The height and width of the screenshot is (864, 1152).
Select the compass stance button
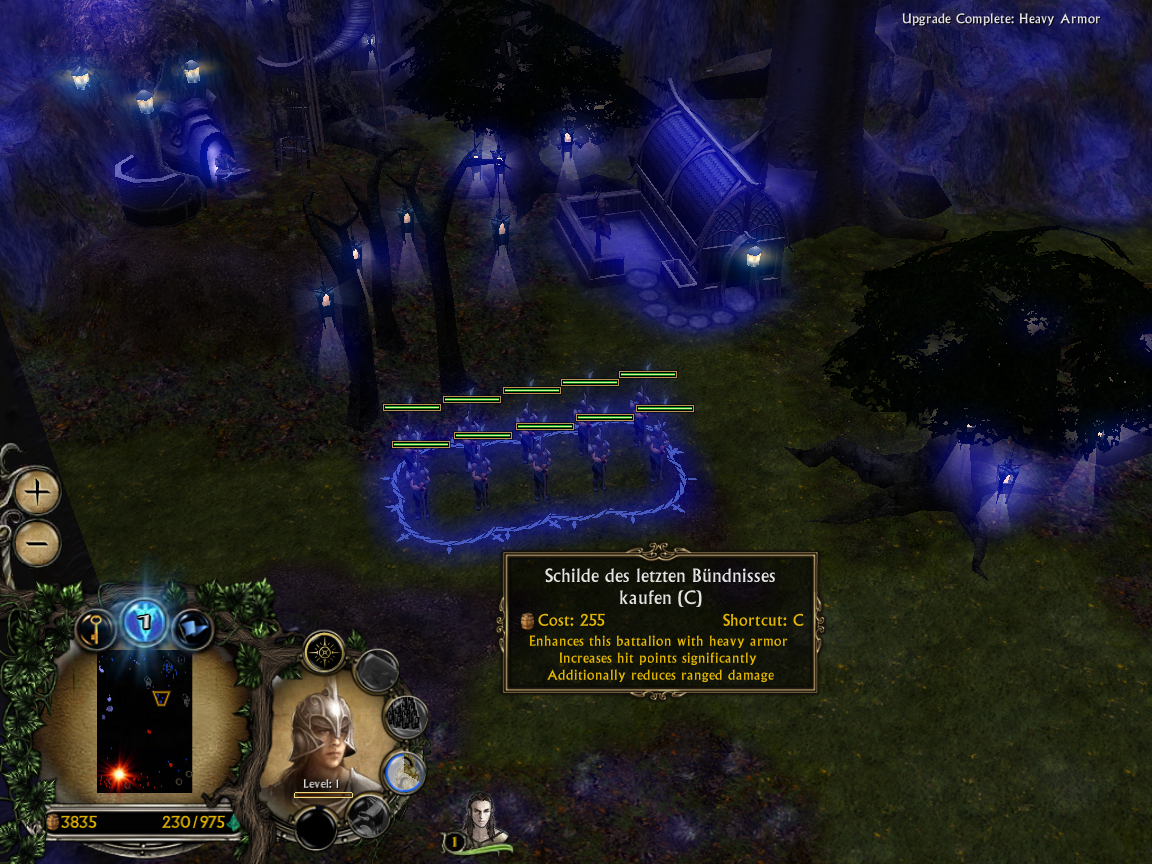click(x=324, y=653)
